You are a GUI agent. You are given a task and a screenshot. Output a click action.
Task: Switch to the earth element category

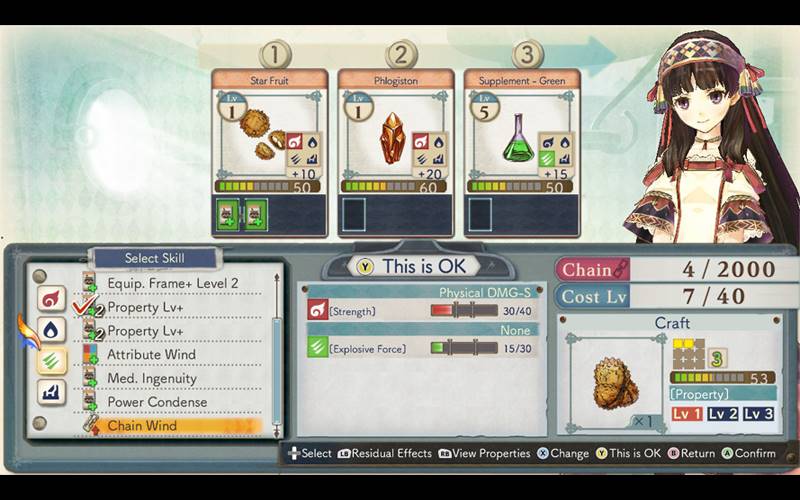point(52,393)
